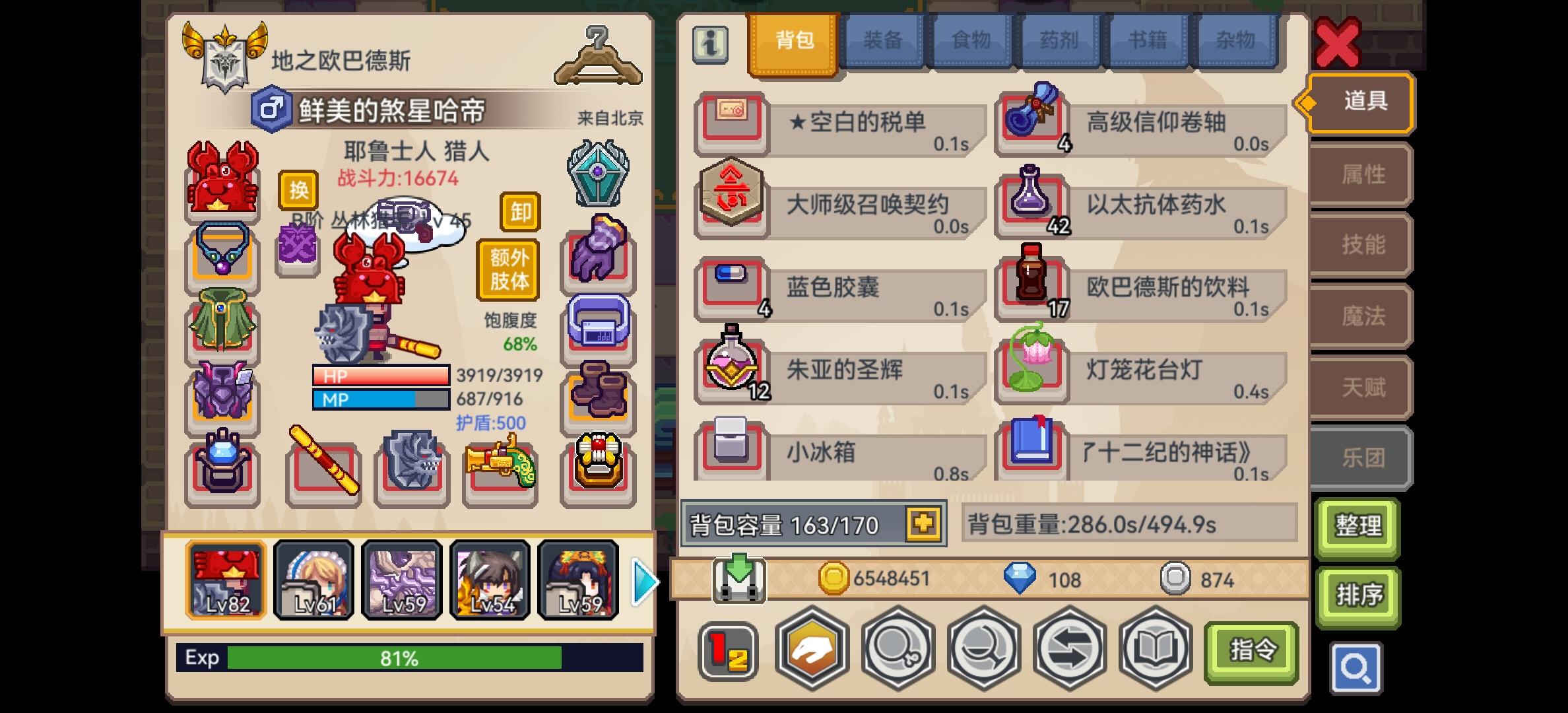Viewport: 1568px width, 713px height.
Task: Open the 背包 tab
Action: (x=793, y=41)
